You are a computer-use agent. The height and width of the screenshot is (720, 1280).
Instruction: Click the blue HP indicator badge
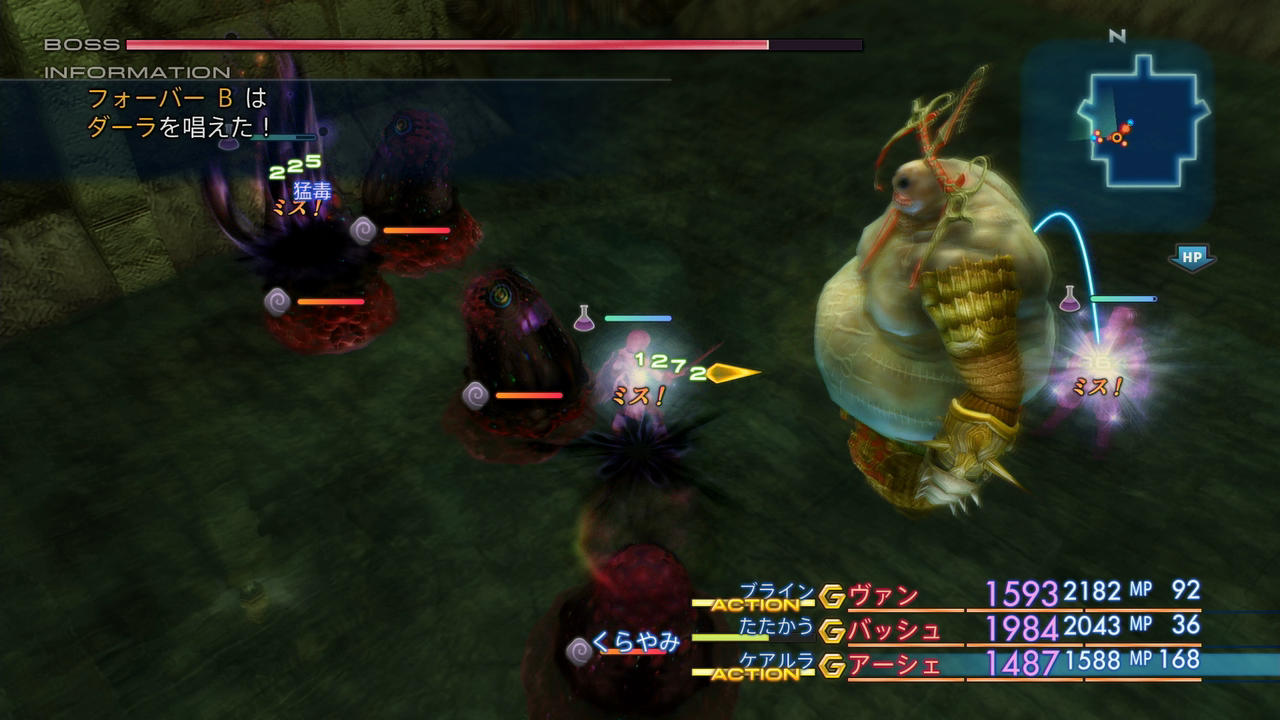coord(1190,257)
